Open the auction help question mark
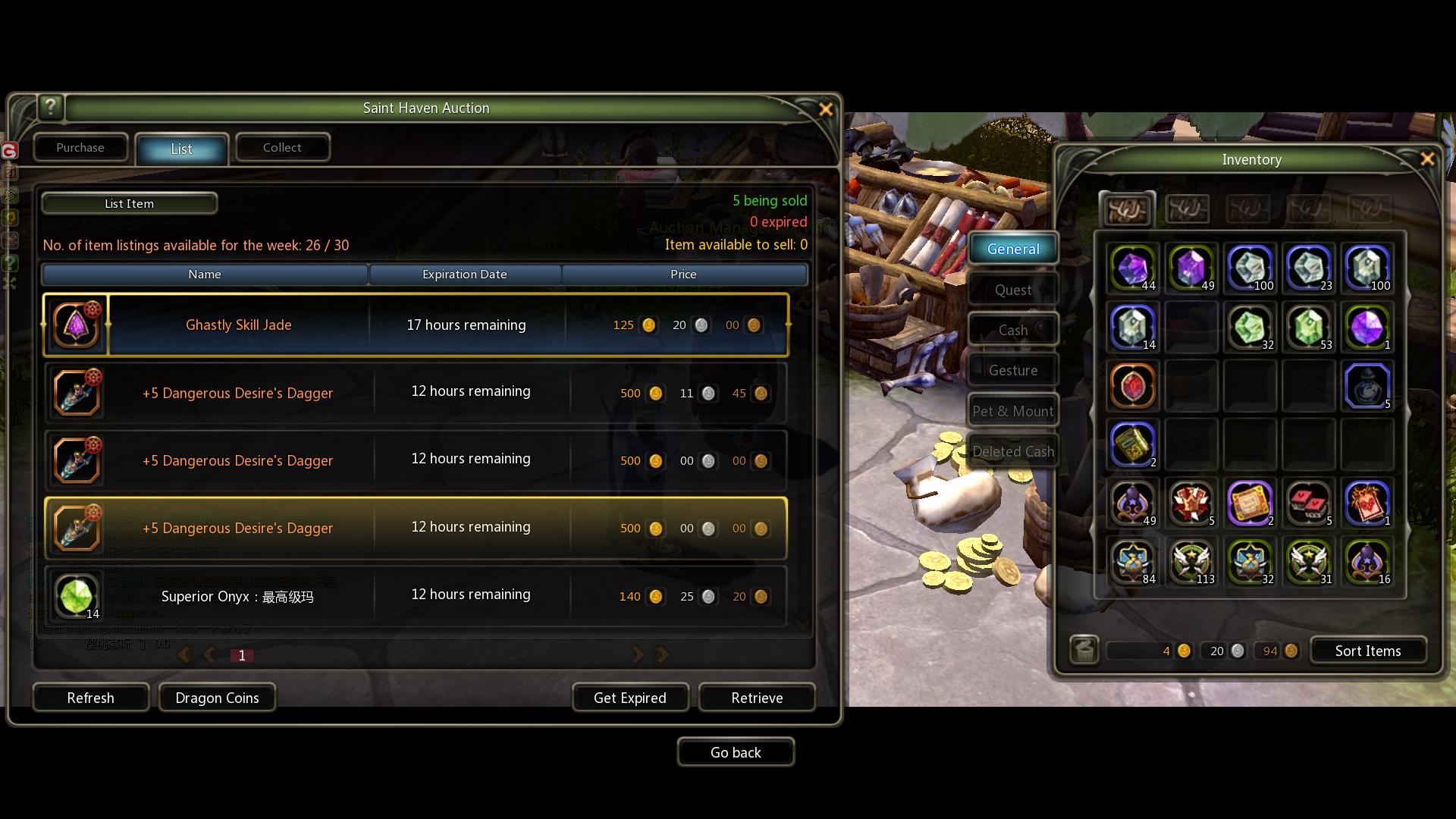The width and height of the screenshot is (1456, 819). coord(51,107)
